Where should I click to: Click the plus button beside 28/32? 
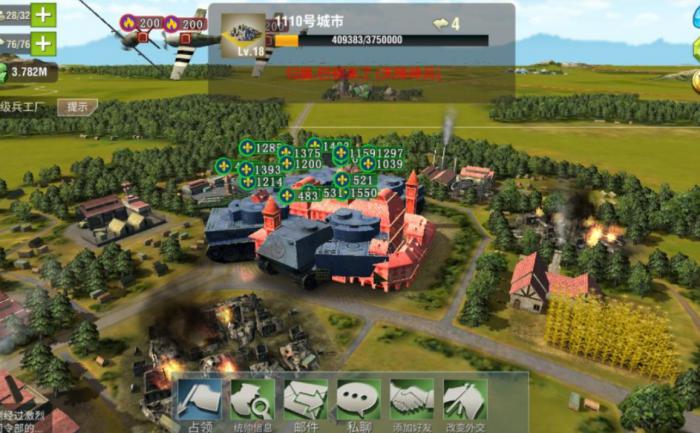click(x=43, y=15)
